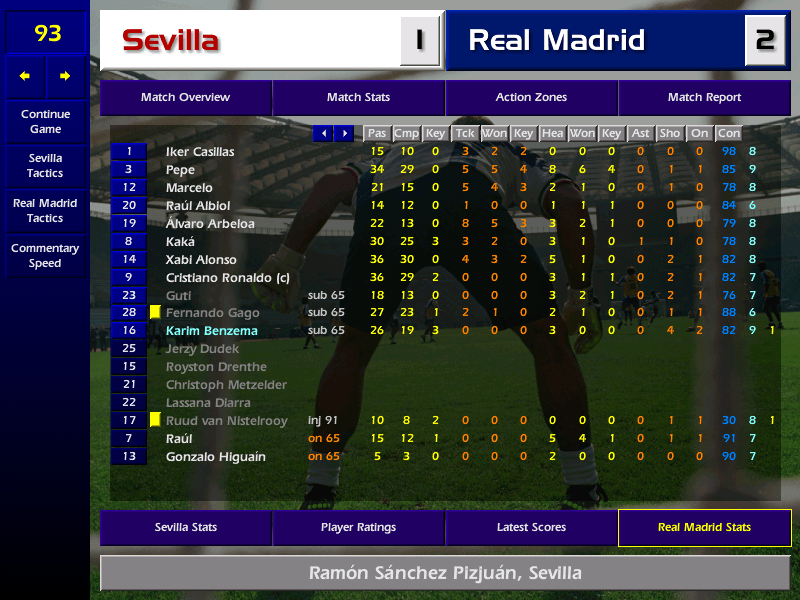Open Sevilla Tactics
This screenshot has height=600, width=800.
[x=45, y=165]
